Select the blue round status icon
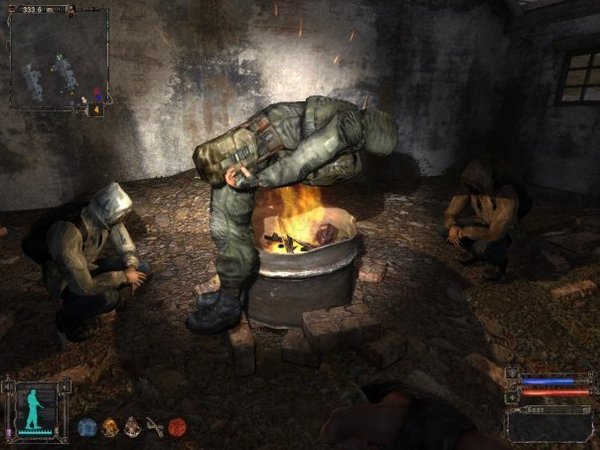600x450 pixels. coord(87,427)
